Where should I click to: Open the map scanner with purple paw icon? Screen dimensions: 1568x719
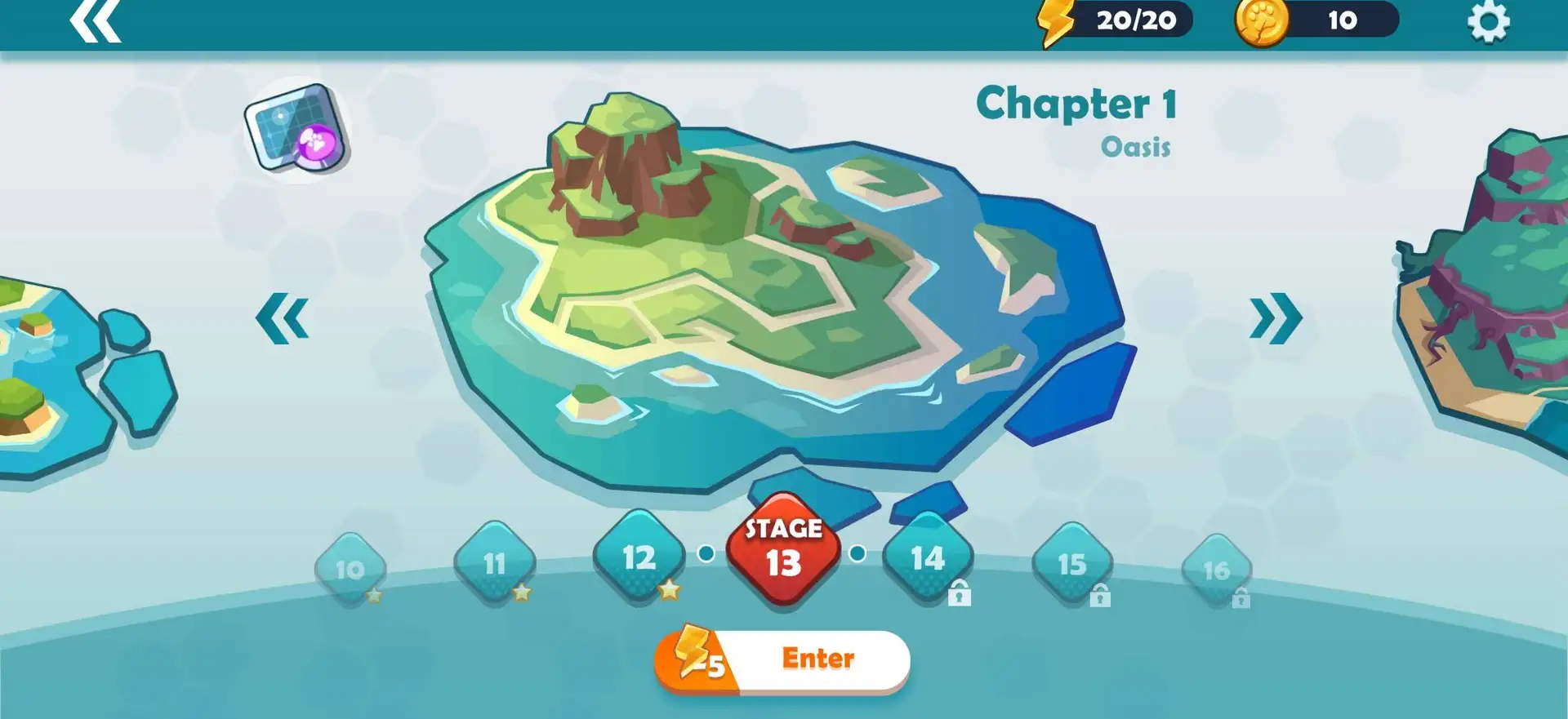(x=298, y=131)
